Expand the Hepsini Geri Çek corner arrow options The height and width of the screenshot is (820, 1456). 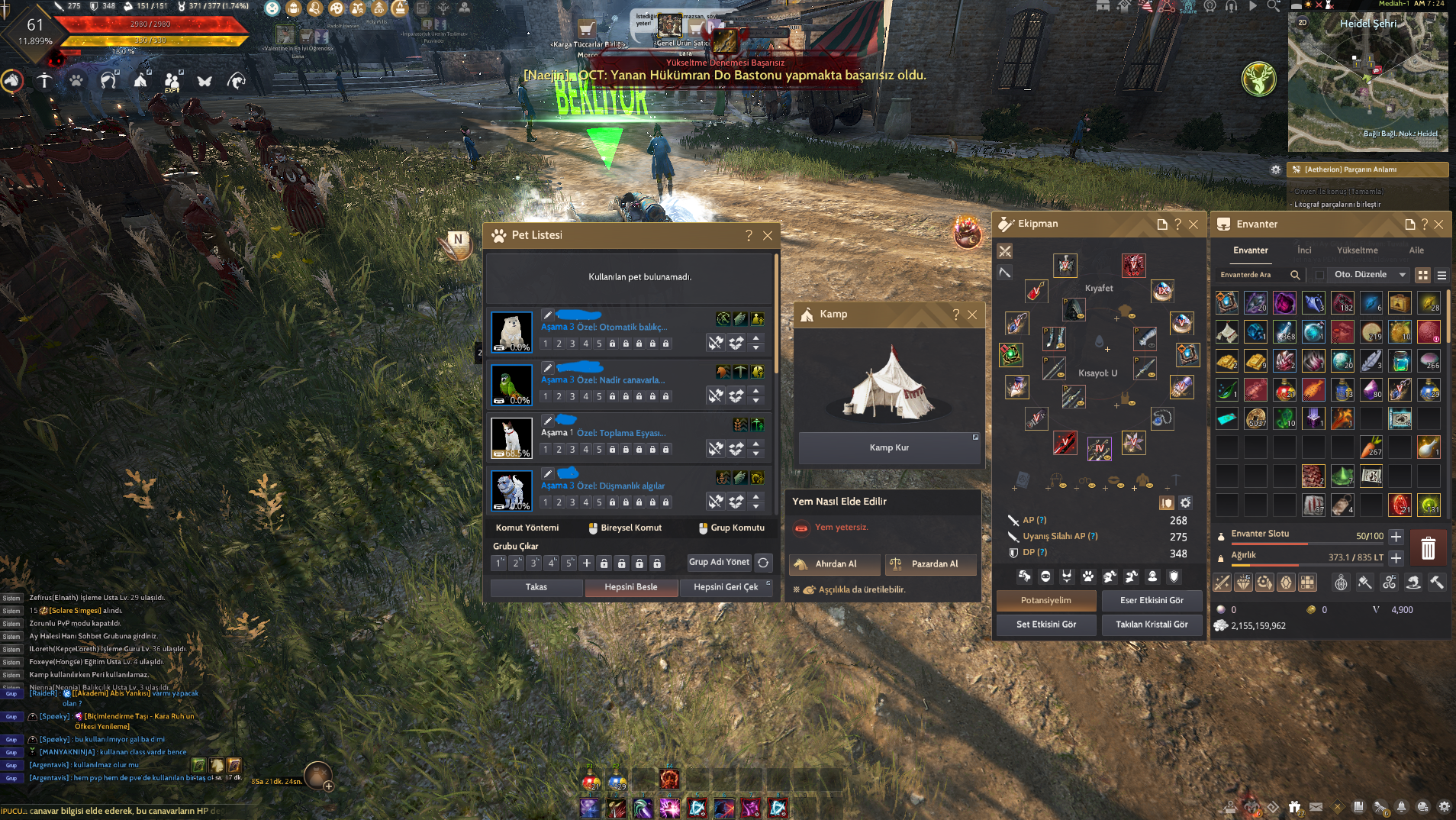[768, 582]
